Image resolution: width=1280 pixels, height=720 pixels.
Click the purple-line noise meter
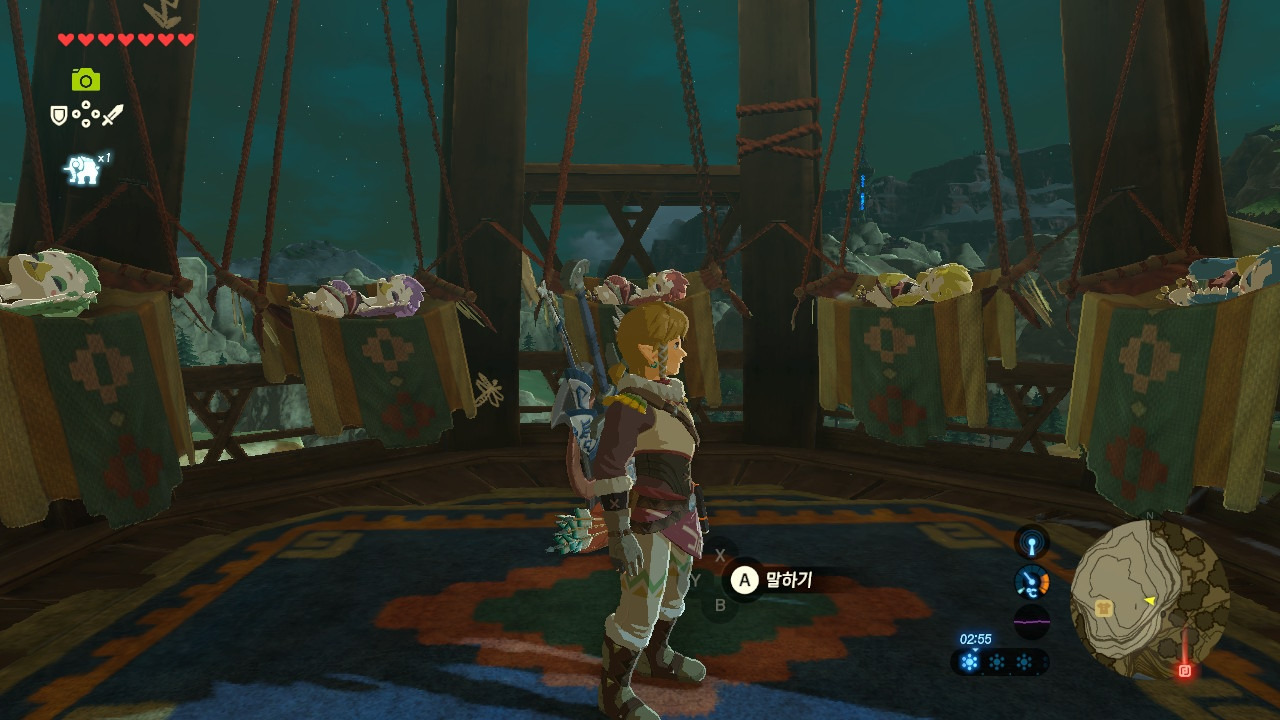1032,621
